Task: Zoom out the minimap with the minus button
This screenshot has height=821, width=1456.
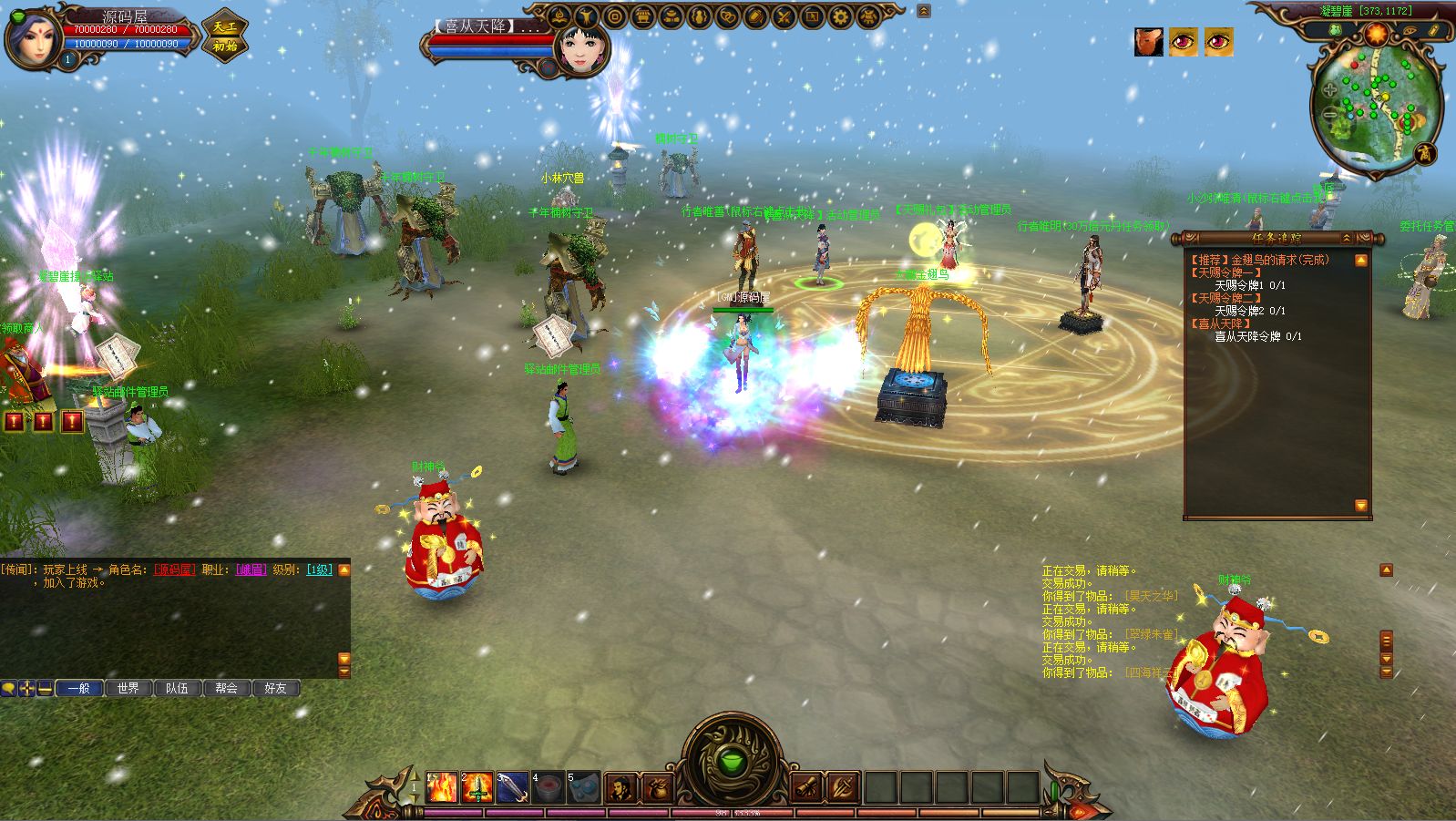Action: tap(1331, 114)
